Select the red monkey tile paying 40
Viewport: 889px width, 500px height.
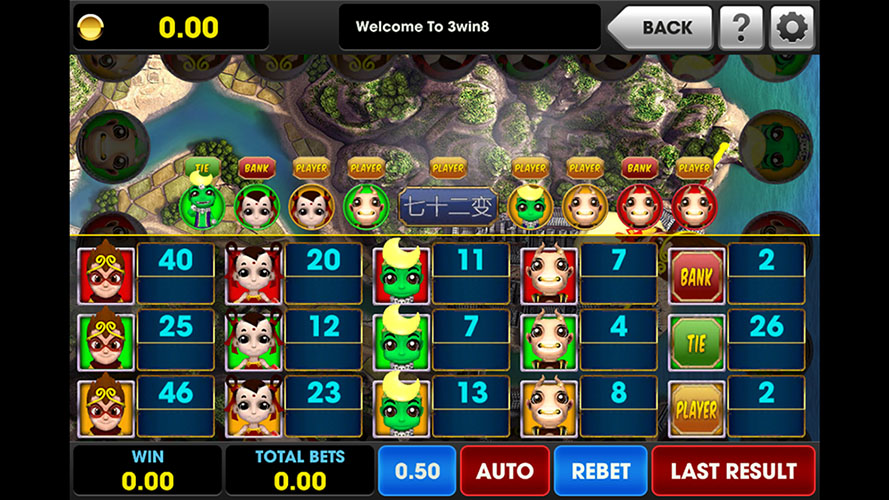click(x=104, y=275)
